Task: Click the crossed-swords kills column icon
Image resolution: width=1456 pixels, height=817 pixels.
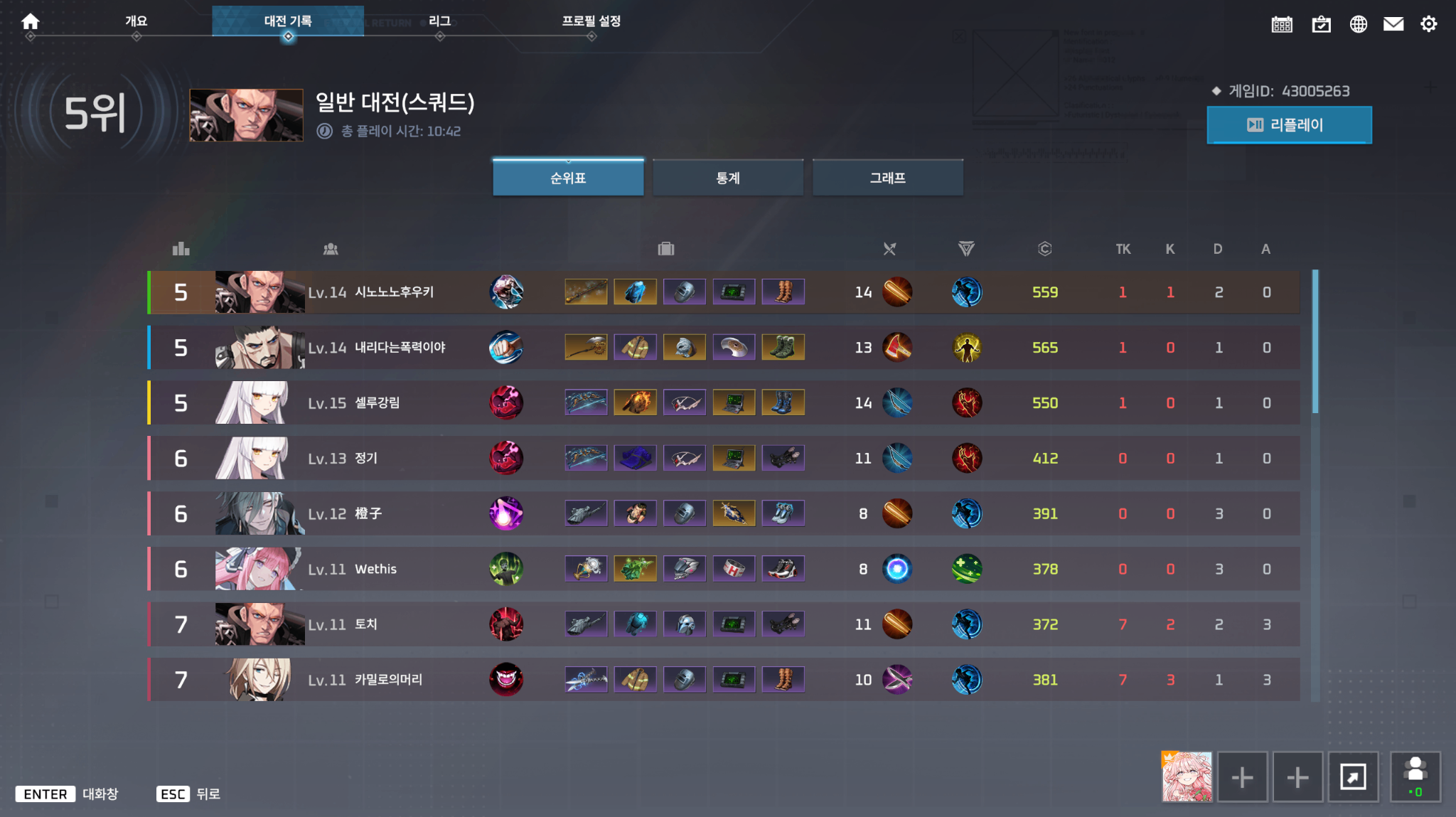Action: pyautogui.click(x=889, y=249)
